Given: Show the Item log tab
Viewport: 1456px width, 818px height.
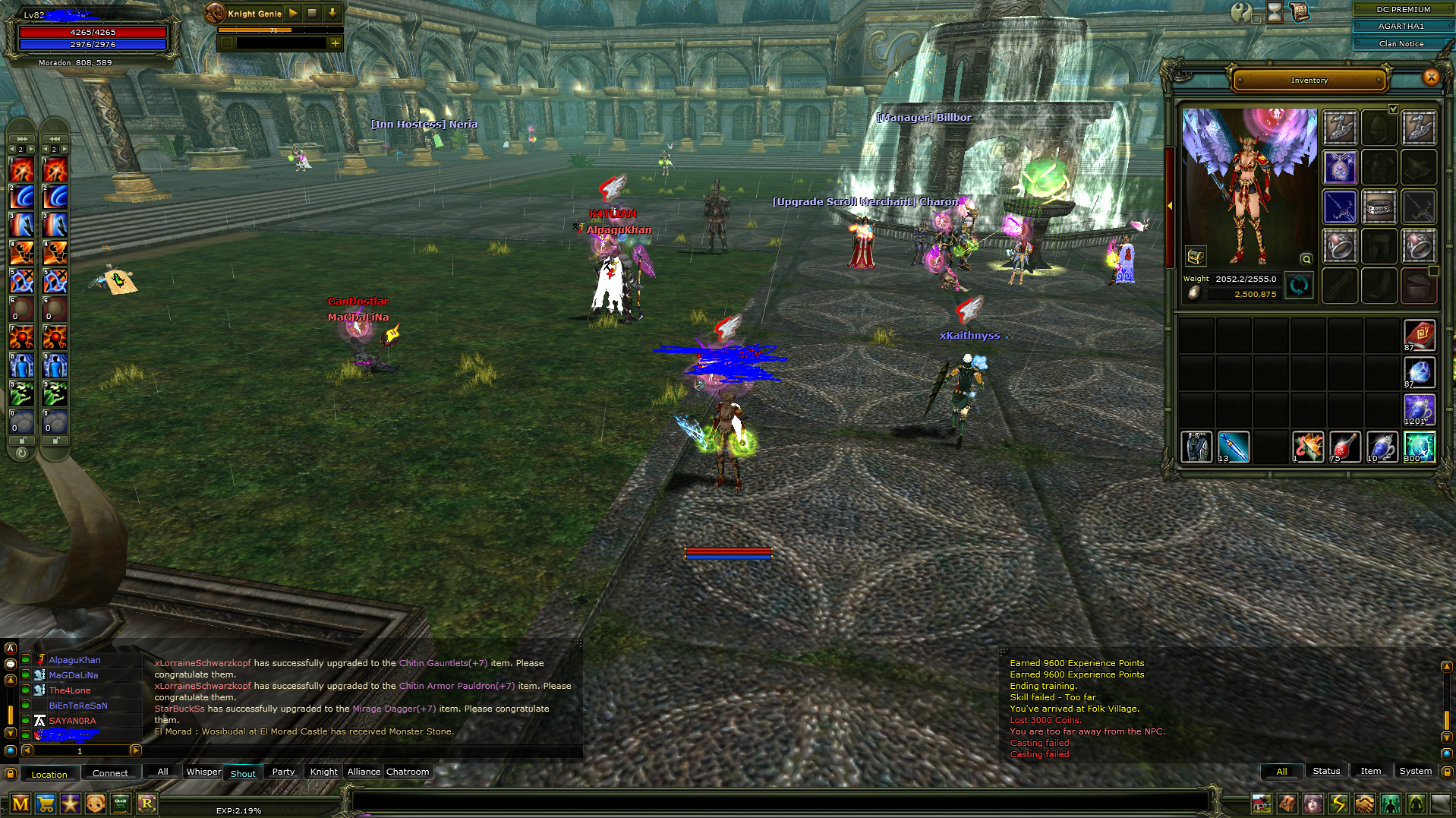Looking at the screenshot, I should (x=1370, y=771).
